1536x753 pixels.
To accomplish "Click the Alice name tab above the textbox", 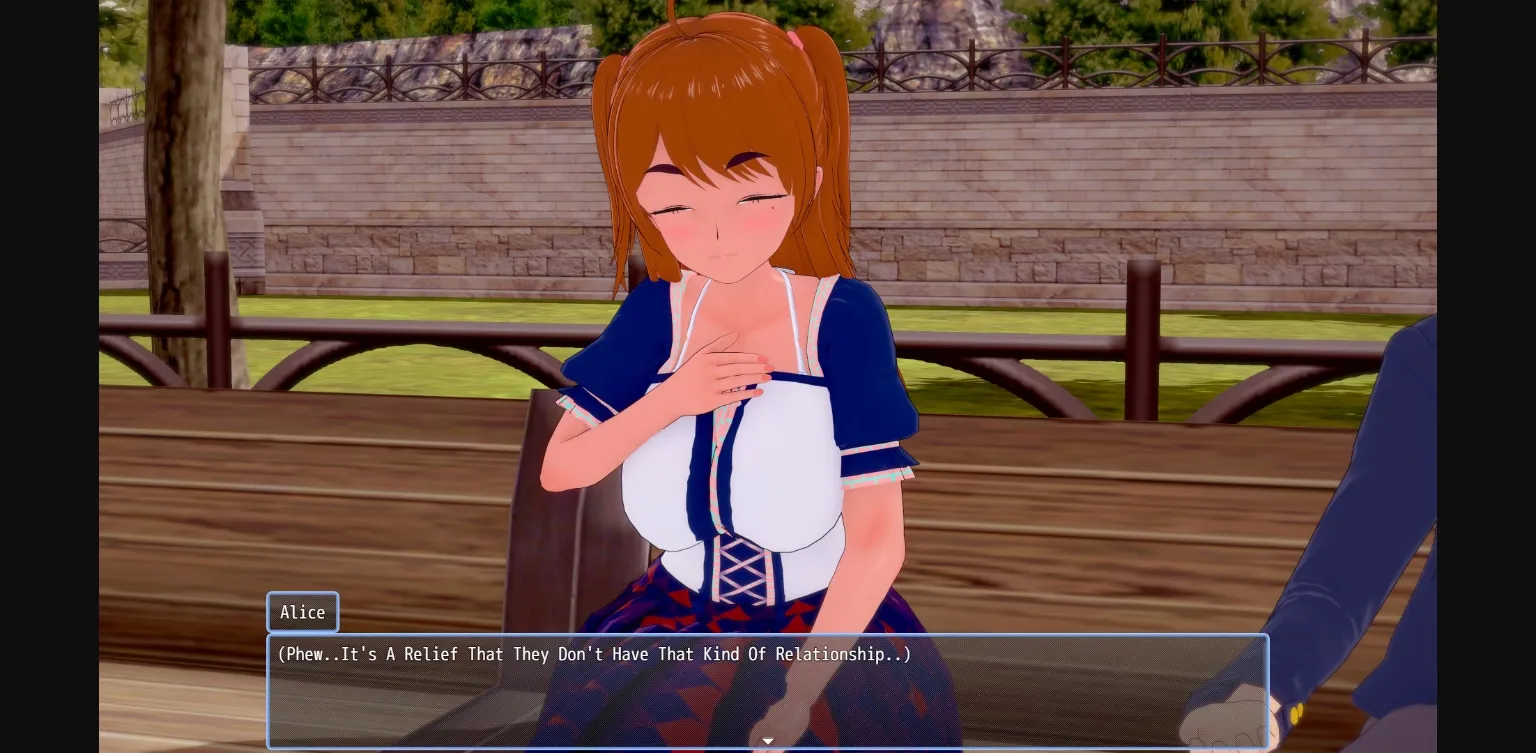I will click(x=302, y=612).
